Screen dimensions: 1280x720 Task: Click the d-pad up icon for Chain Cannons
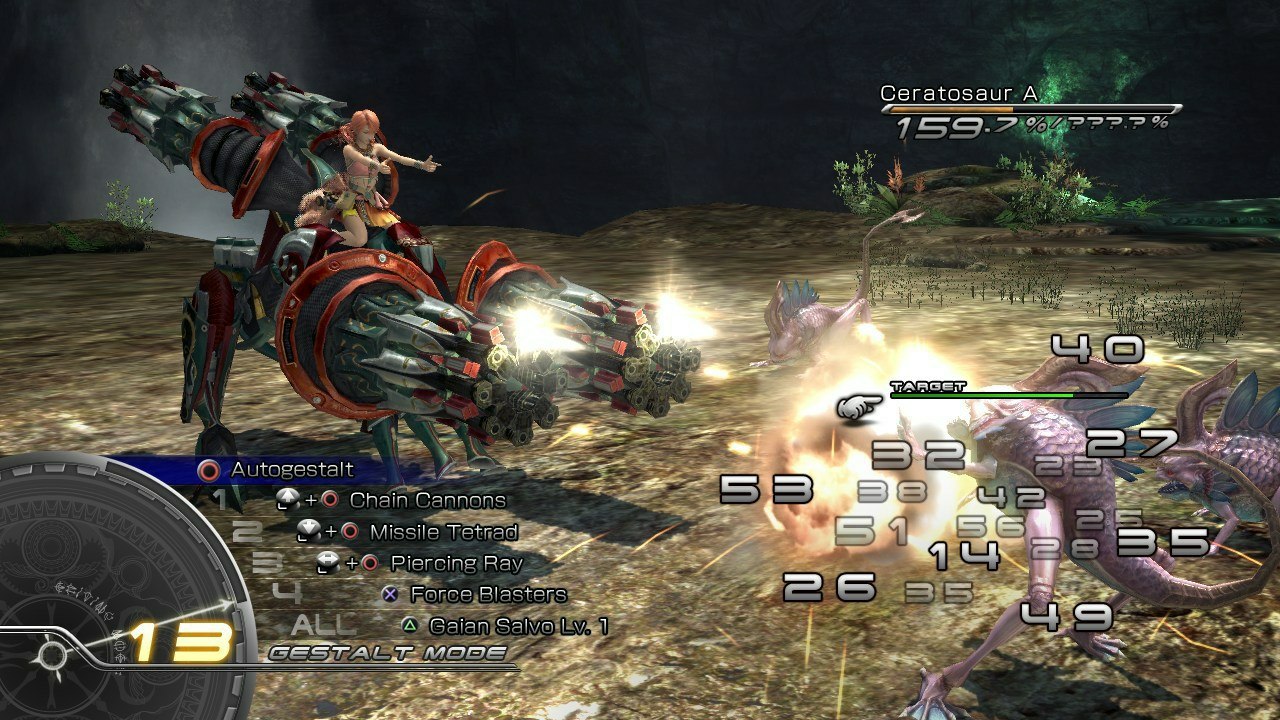pos(288,500)
